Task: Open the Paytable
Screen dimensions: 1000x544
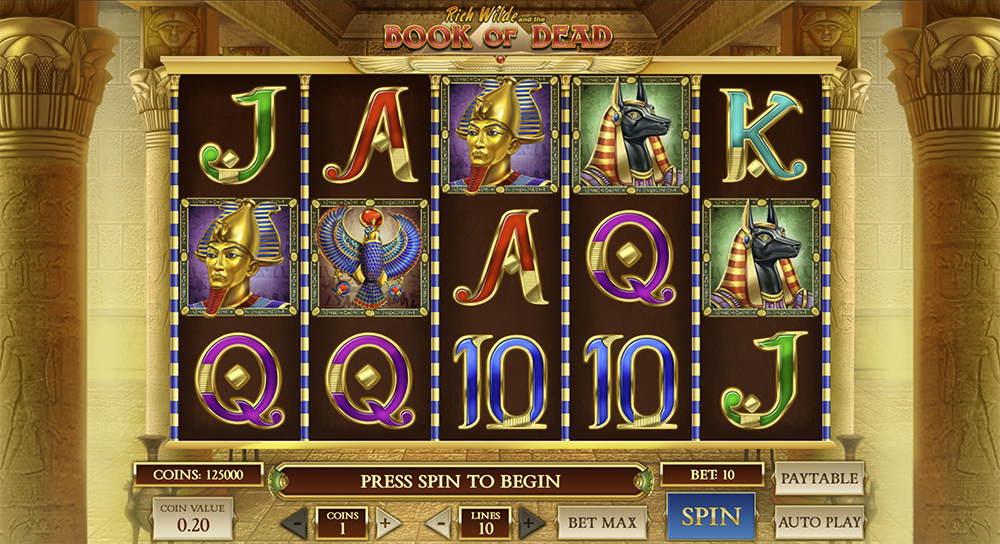Action: (x=818, y=478)
